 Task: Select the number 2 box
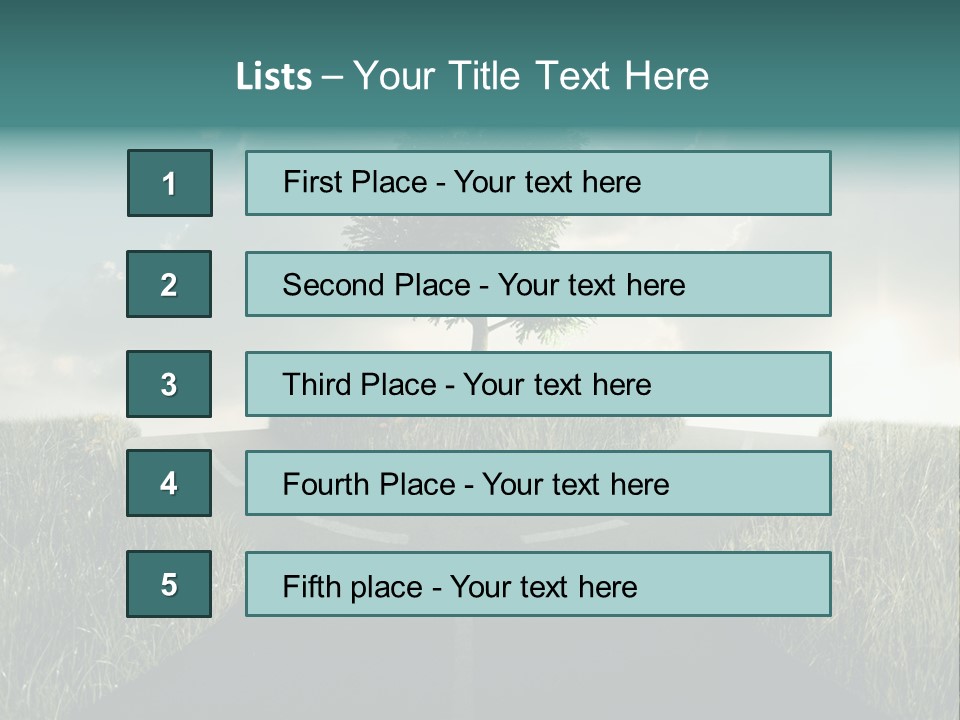coord(169,284)
